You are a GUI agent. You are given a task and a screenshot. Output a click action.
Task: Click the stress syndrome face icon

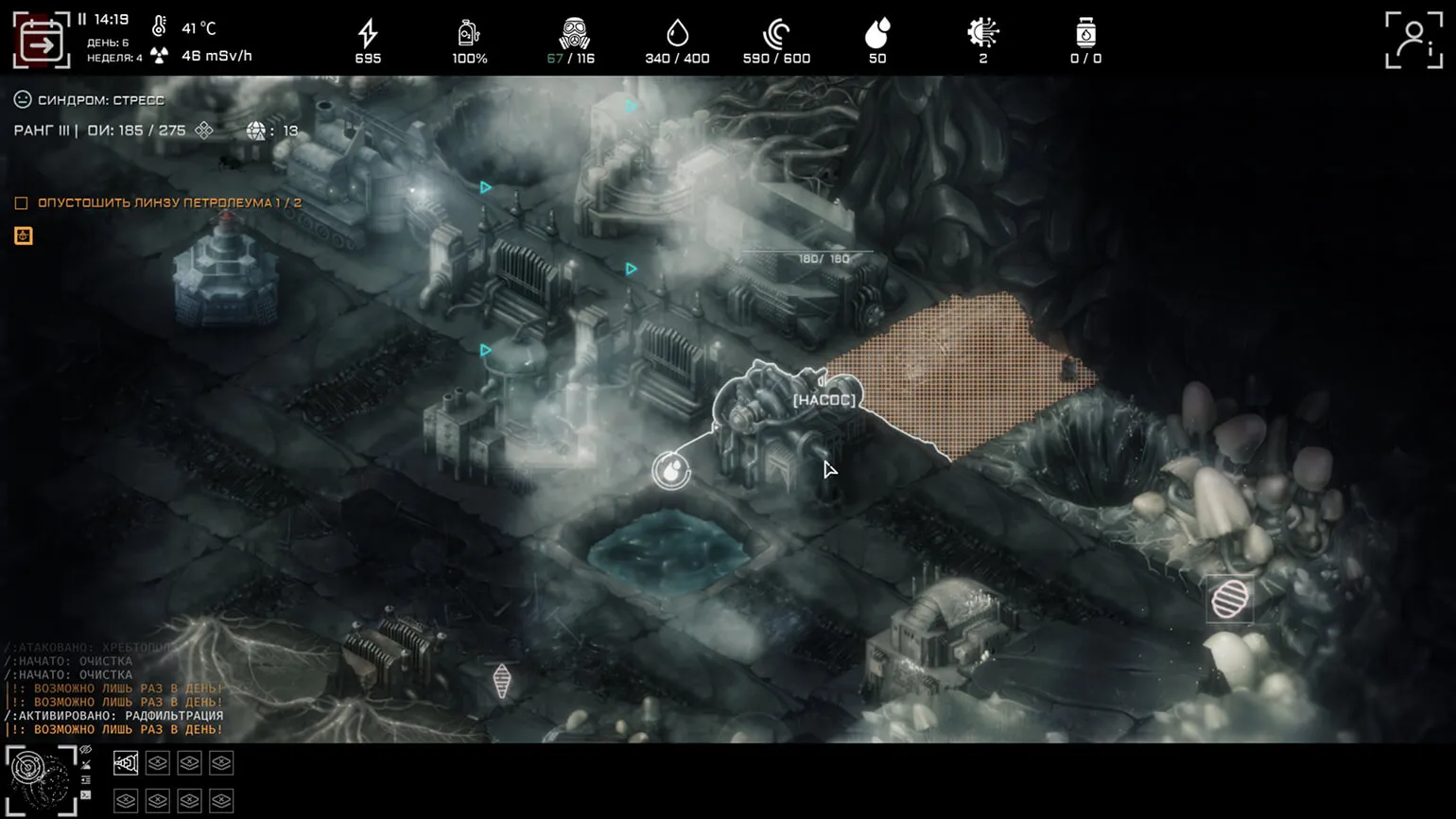pos(23,99)
